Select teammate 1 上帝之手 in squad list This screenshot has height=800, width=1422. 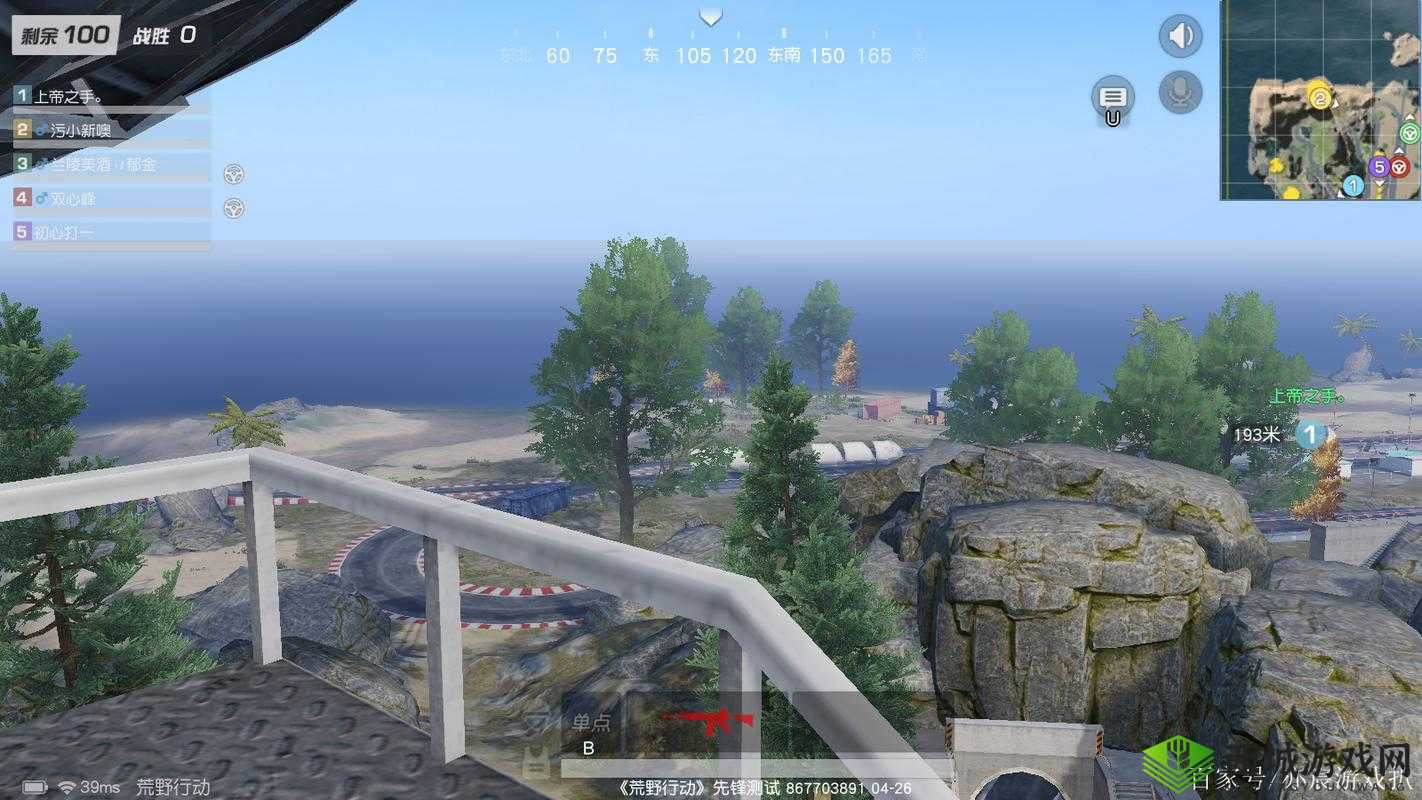coord(110,97)
